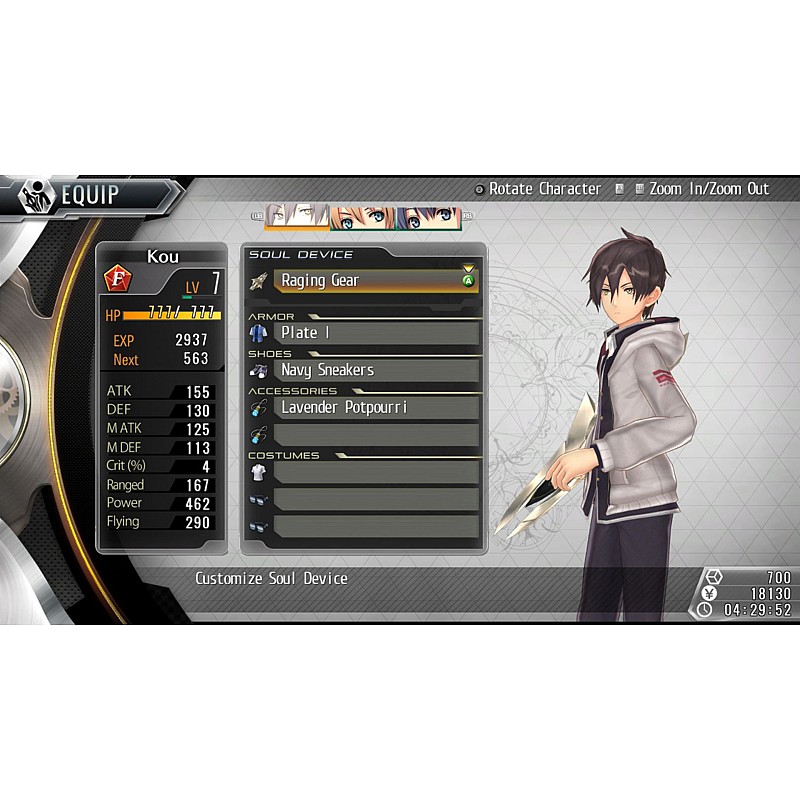The height and width of the screenshot is (800, 800).
Task: Open the Plate I armor slot
Action: click(375, 333)
